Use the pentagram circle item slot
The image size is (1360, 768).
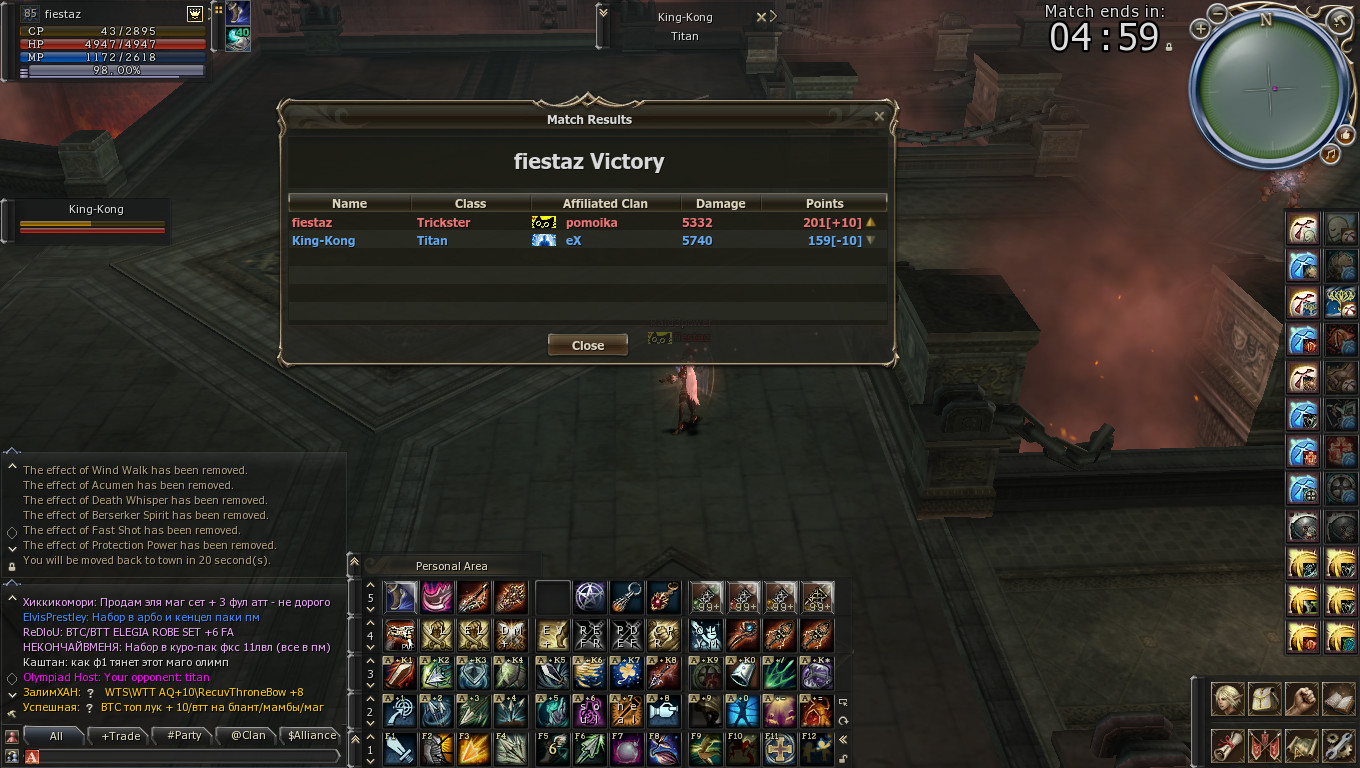[590, 597]
